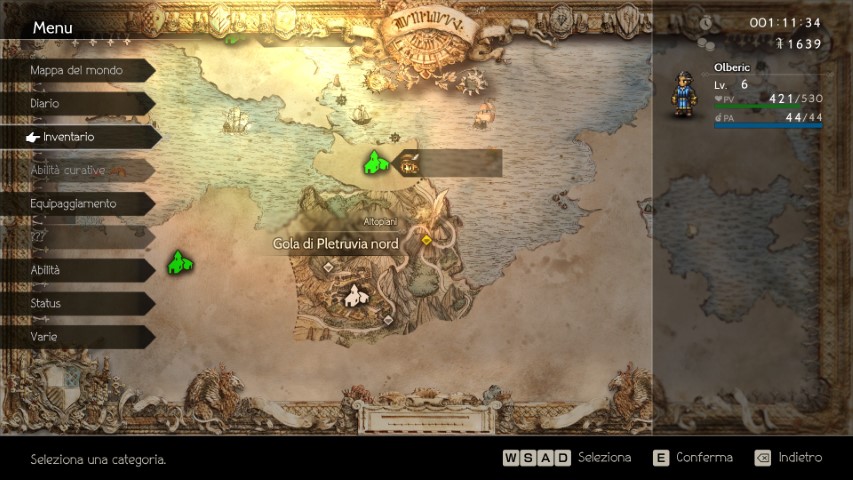Open Mappa del mondo
This screenshot has height=480, width=853.
click(x=76, y=70)
